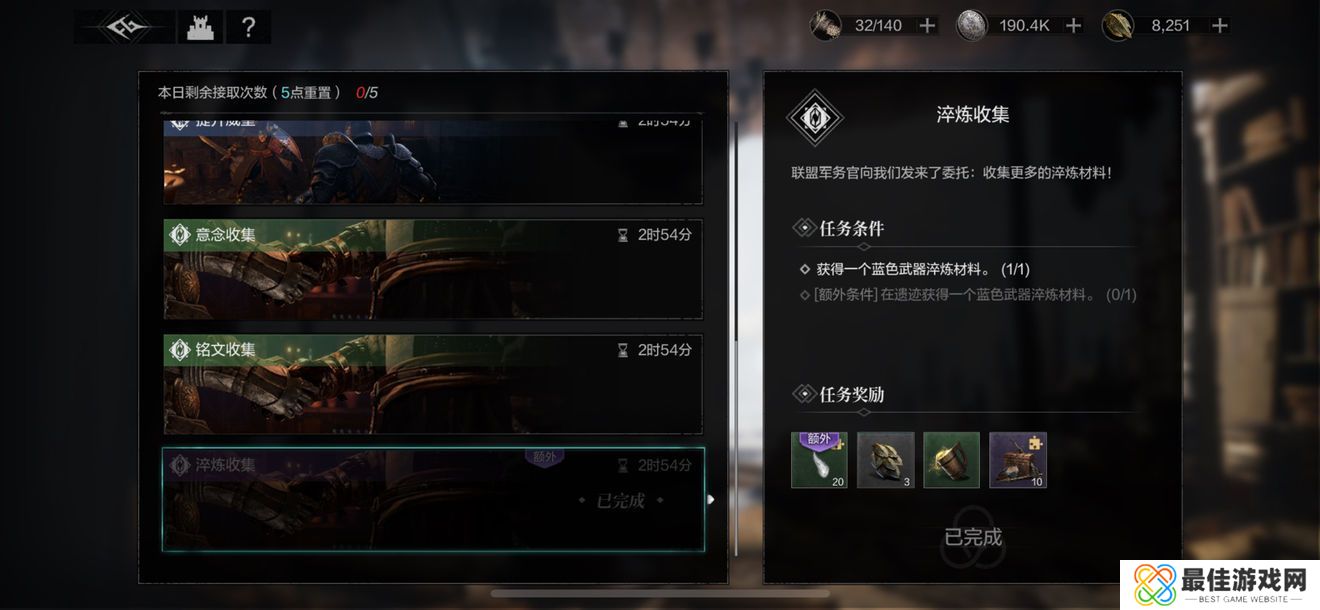The height and width of the screenshot is (610, 1320).
Task: Add silver via plus beside 190.4K
Action: pos(1073,26)
